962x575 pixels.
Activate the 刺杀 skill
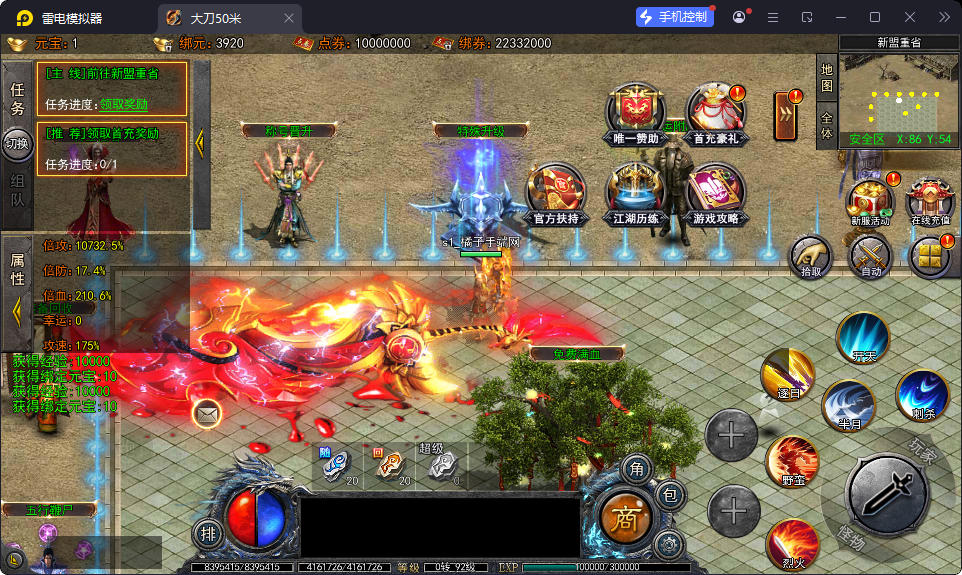coord(922,395)
